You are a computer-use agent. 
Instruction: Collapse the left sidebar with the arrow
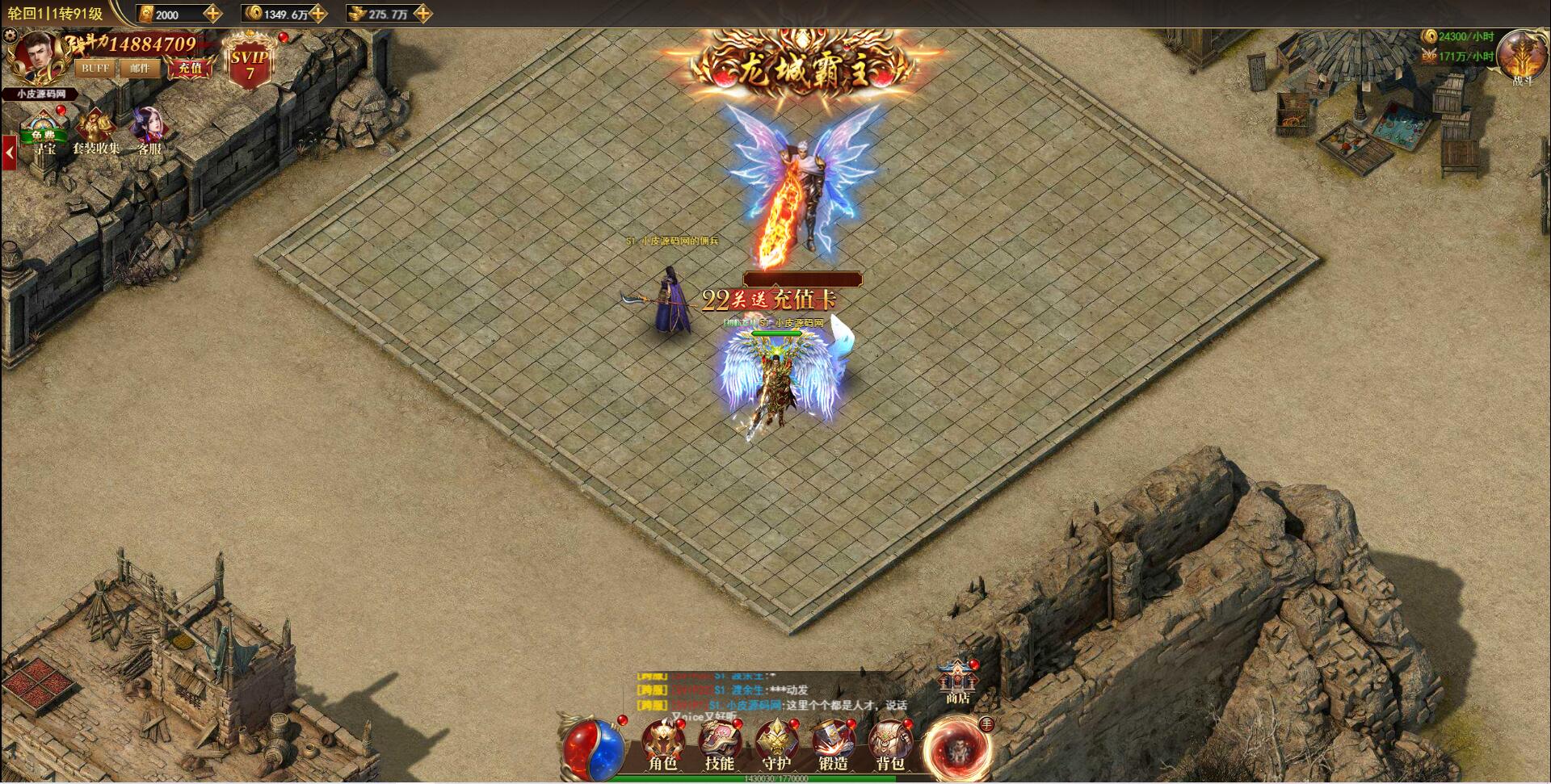point(9,152)
